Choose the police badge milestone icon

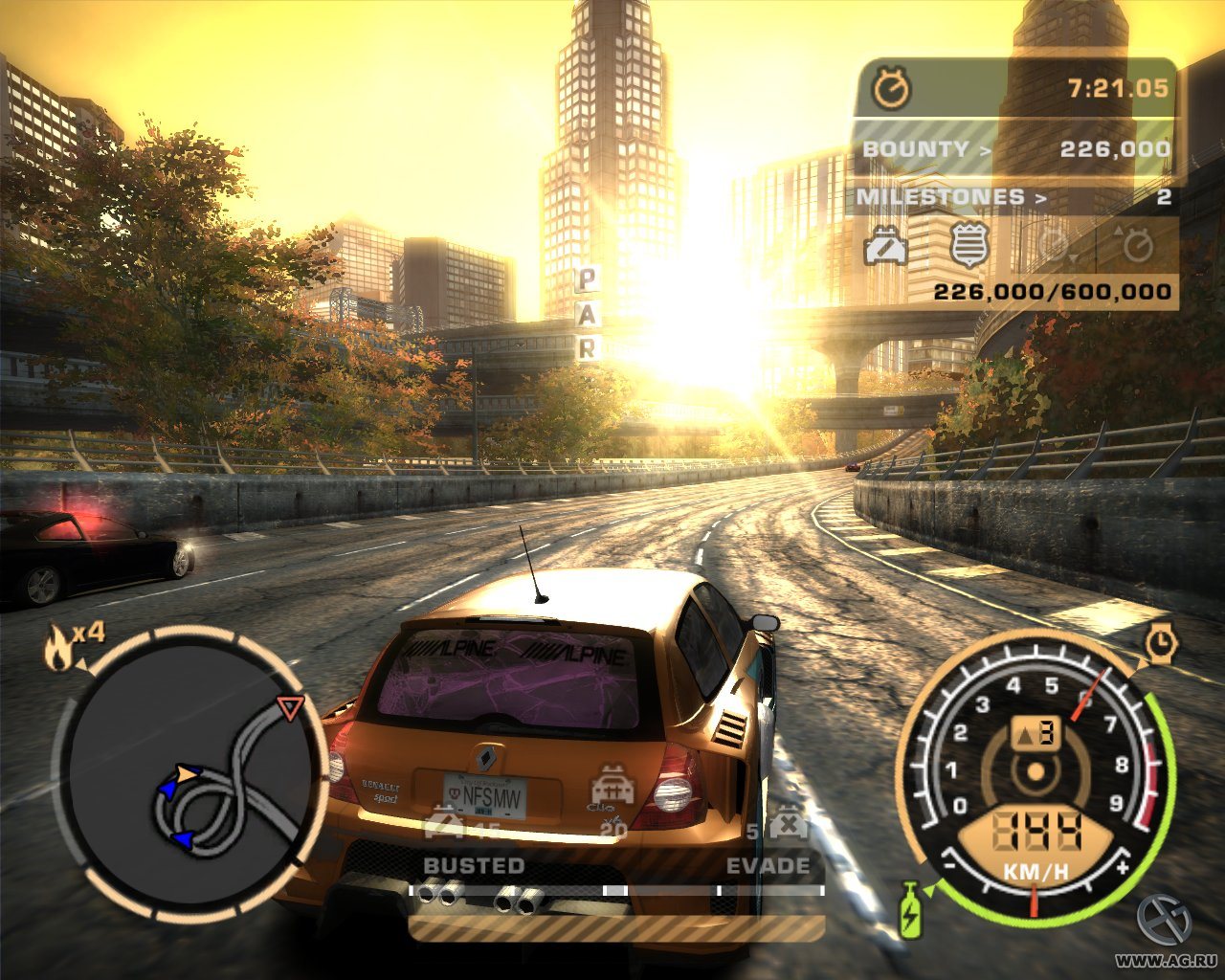(x=968, y=245)
